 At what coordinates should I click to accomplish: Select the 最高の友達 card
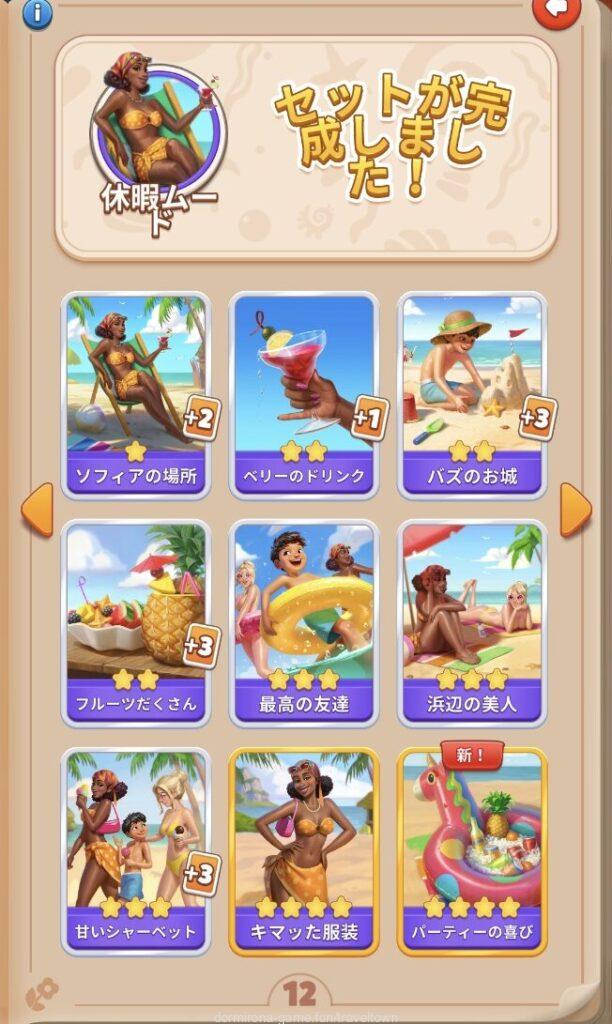(304, 622)
